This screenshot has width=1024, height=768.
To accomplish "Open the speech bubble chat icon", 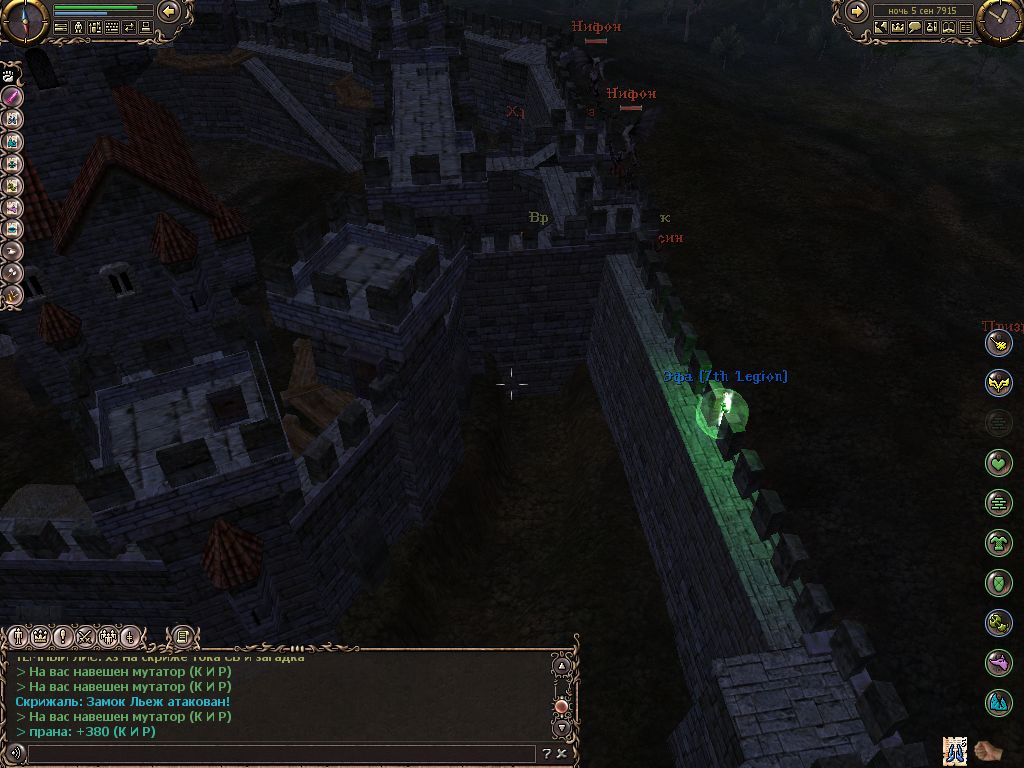I will (x=915, y=28).
